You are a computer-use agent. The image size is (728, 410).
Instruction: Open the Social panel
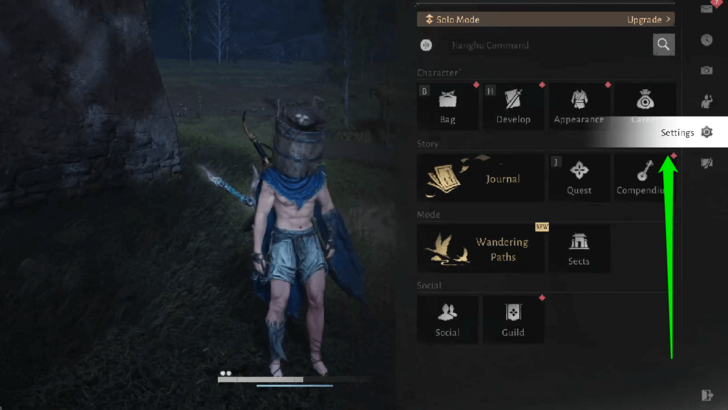[448, 319]
